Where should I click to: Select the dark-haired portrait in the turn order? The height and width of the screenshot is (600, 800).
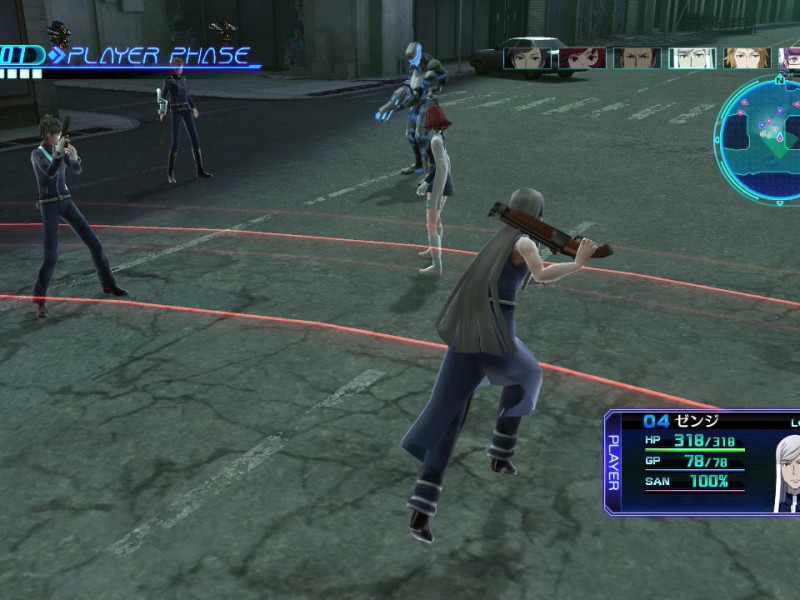tap(529, 58)
